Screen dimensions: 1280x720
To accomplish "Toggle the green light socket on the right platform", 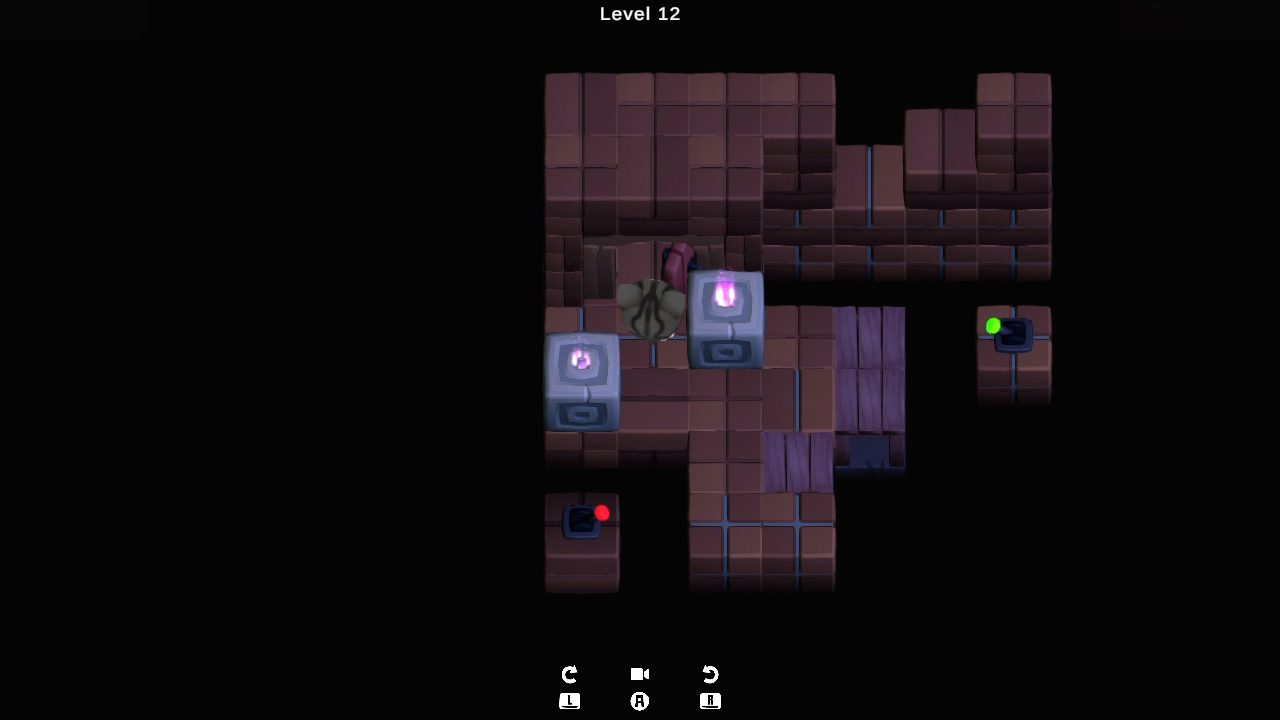I will tap(1013, 335).
